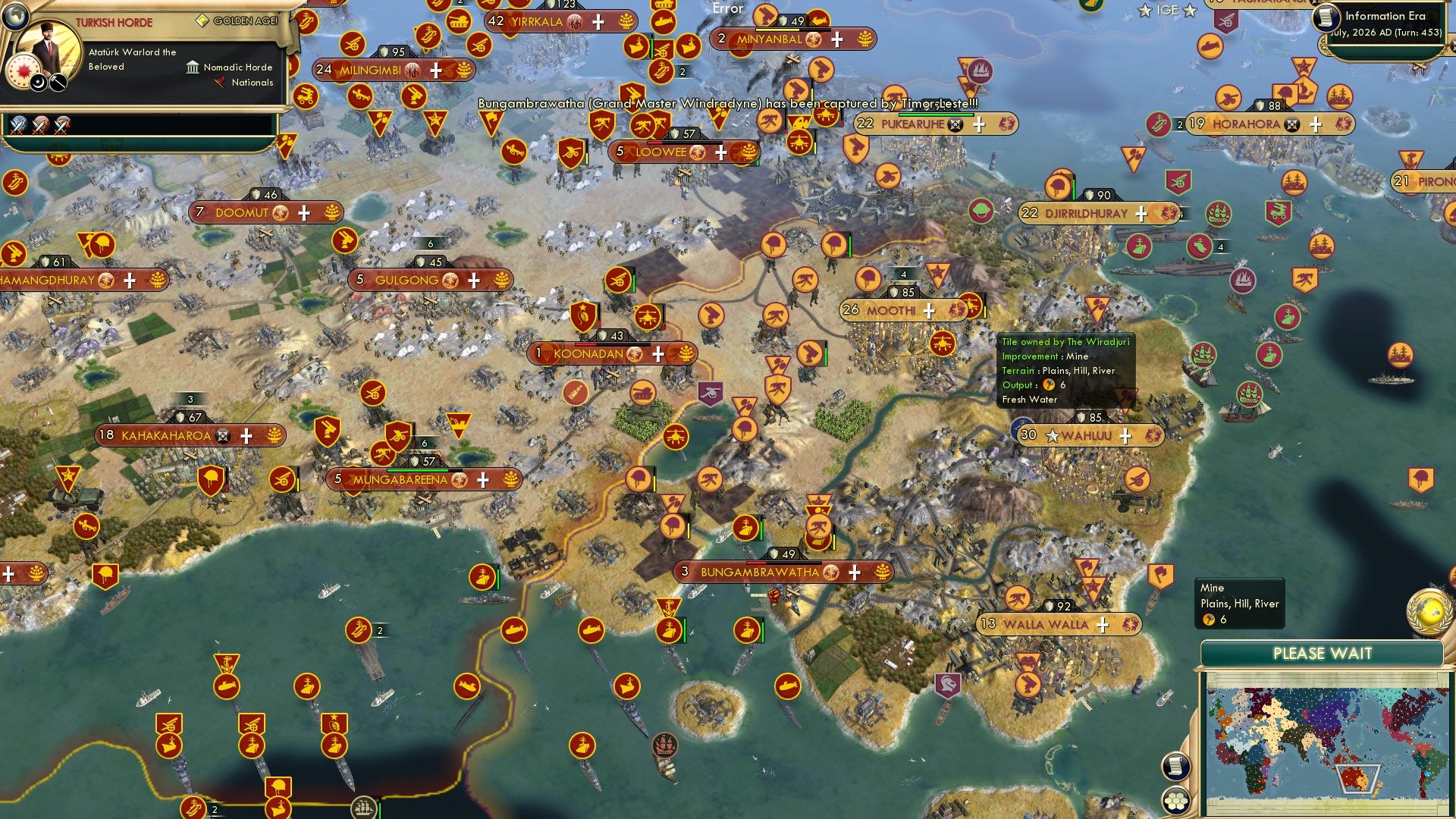
Task: Toggle the hammer icon on the leader portrait
Action: [x=57, y=83]
